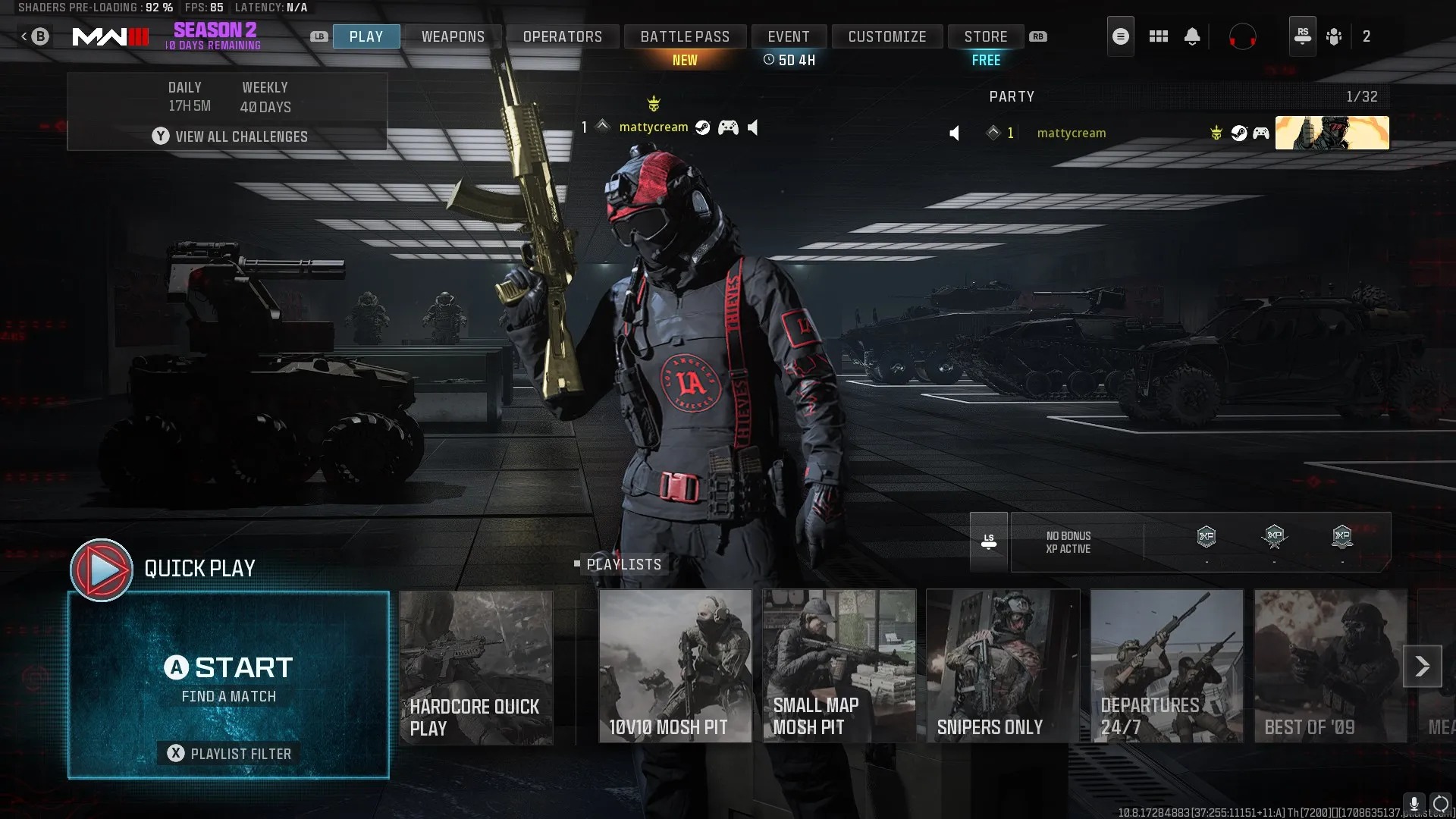Open the Event tab
1456x819 pixels.
(x=789, y=36)
